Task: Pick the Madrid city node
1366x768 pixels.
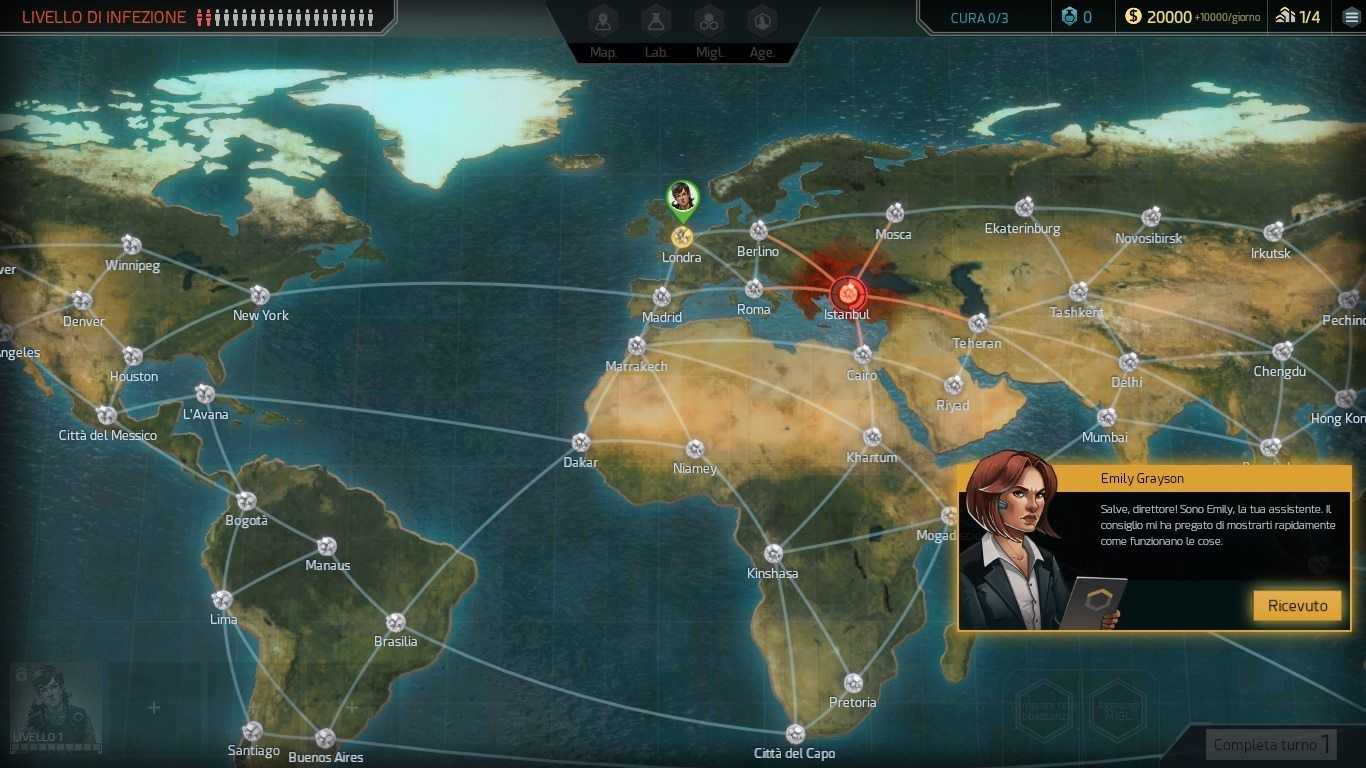Action: [661, 297]
